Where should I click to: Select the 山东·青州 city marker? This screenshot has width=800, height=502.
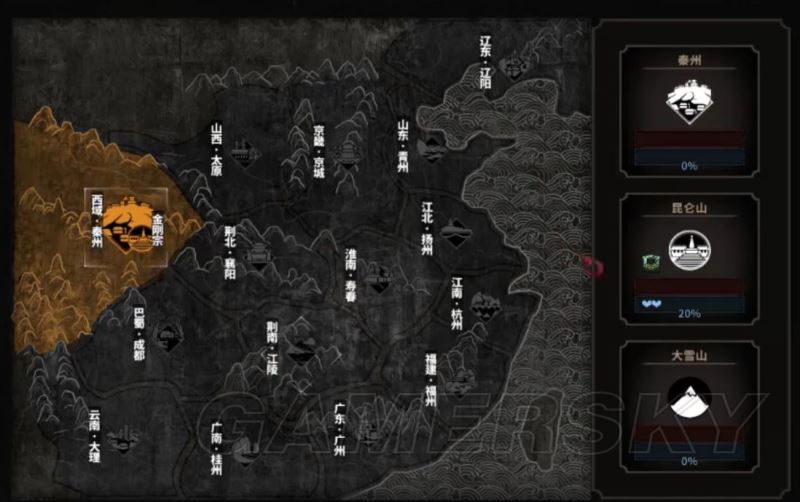click(x=431, y=147)
